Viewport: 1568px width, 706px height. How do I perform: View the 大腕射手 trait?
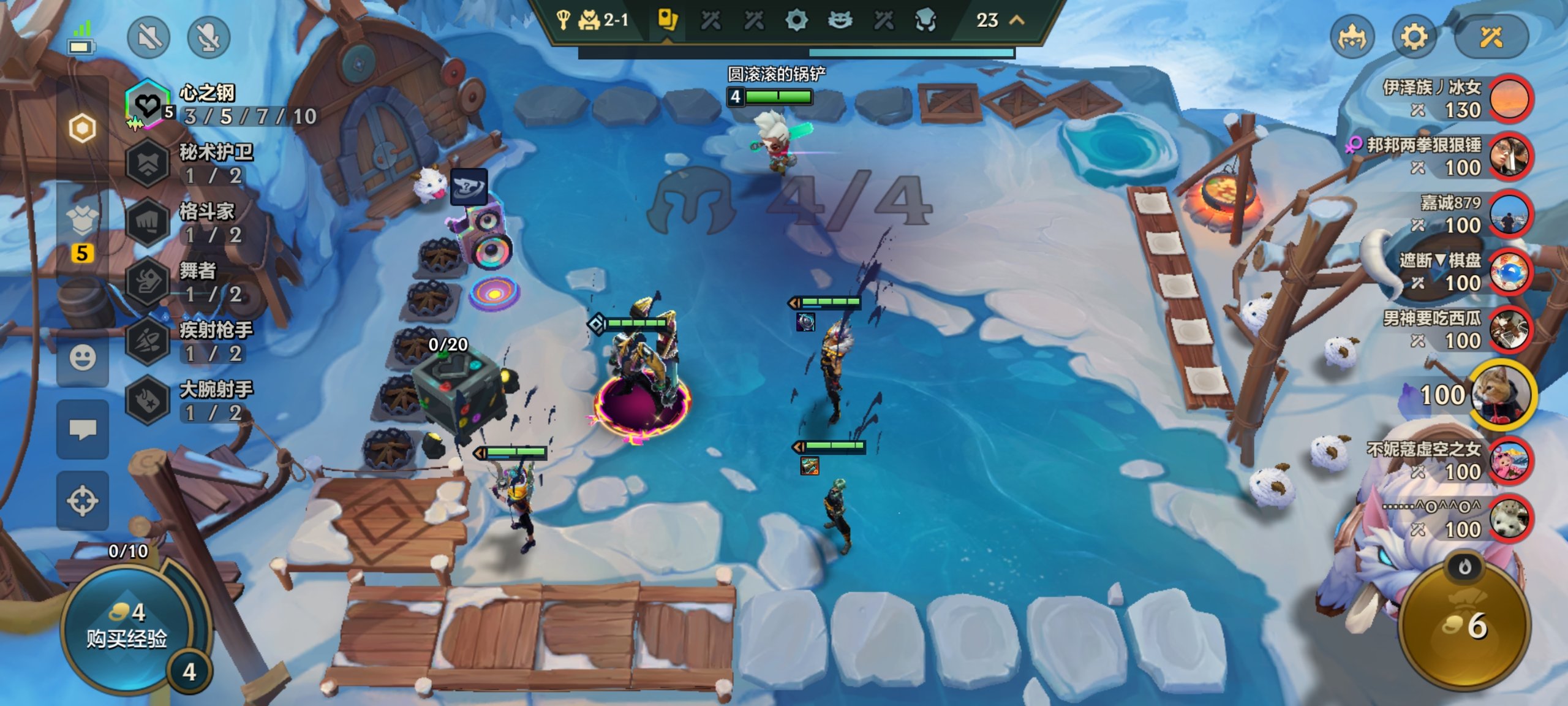tap(148, 400)
